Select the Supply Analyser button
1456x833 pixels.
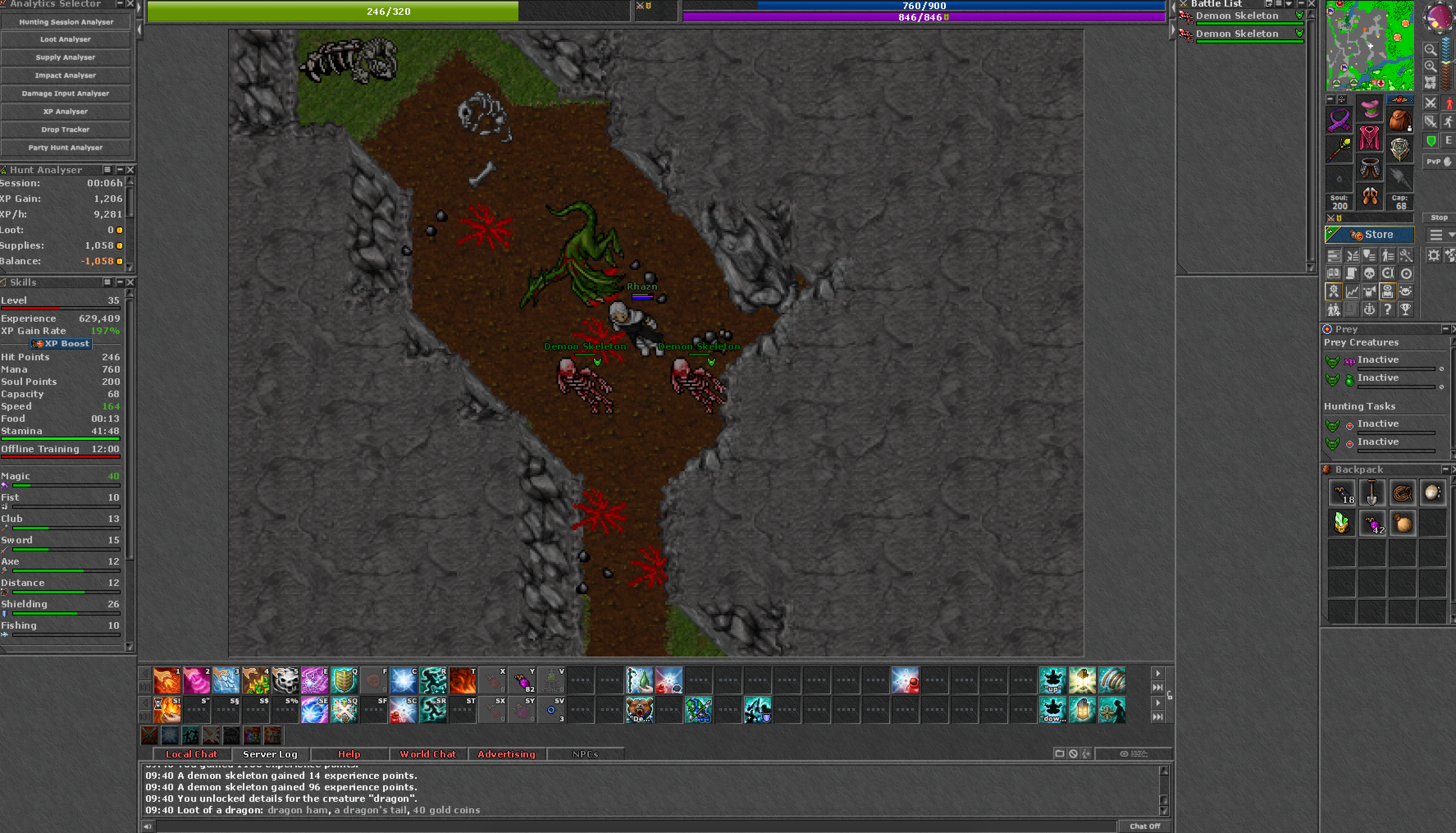pyautogui.click(x=66, y=57)
